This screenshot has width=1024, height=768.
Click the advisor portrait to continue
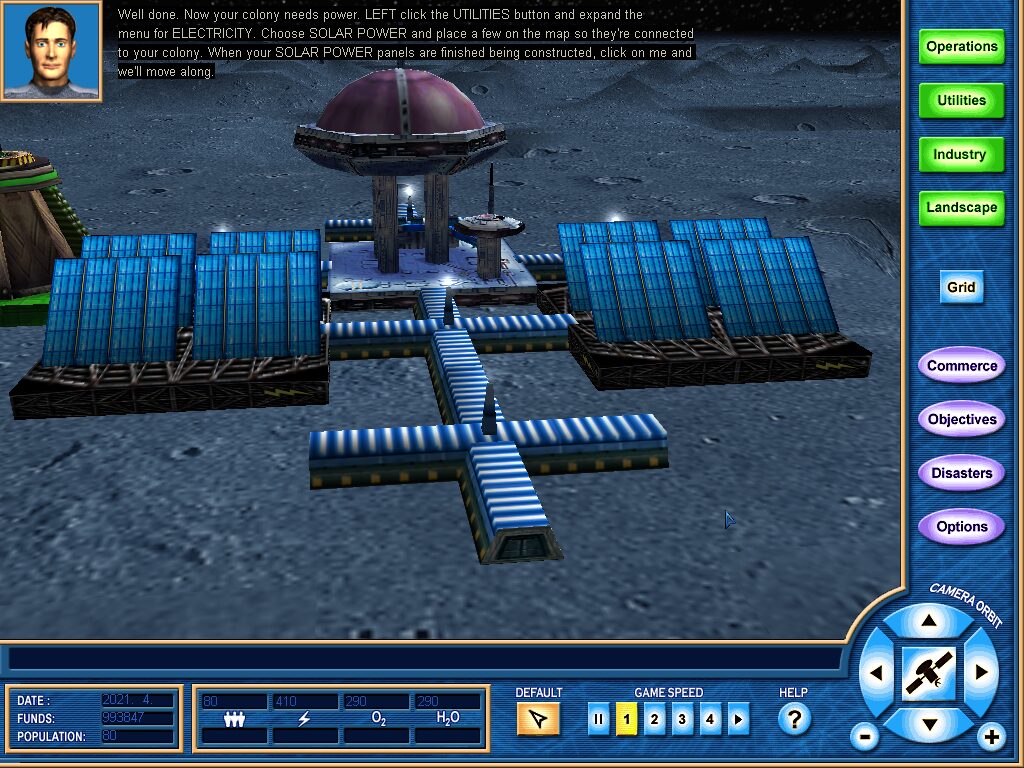pyautogui.click(x=51, y=50)
